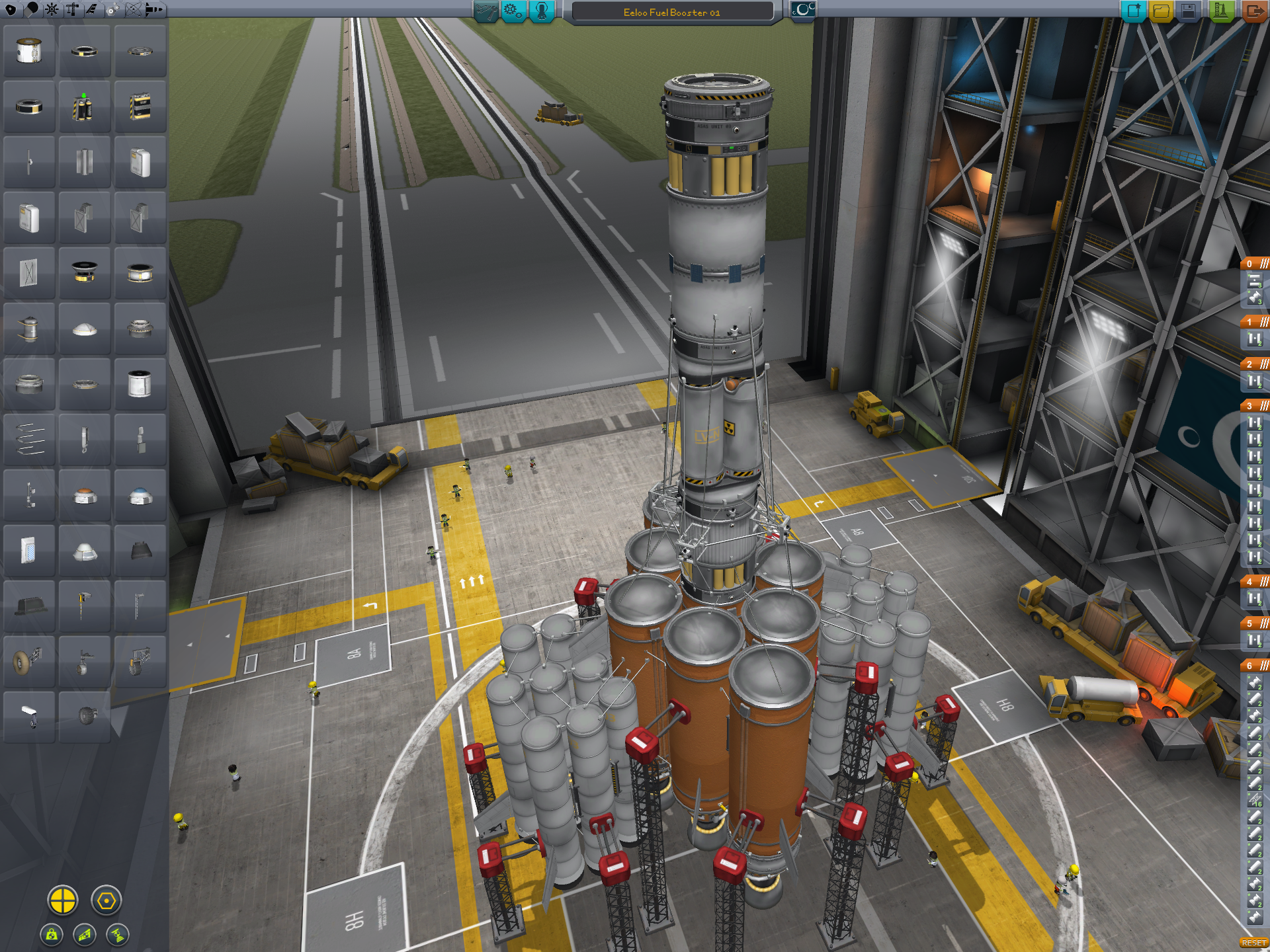This screenshot has width=1270, height=952.
Task: Select the blue nose cone part
Action: click(140, 496)
